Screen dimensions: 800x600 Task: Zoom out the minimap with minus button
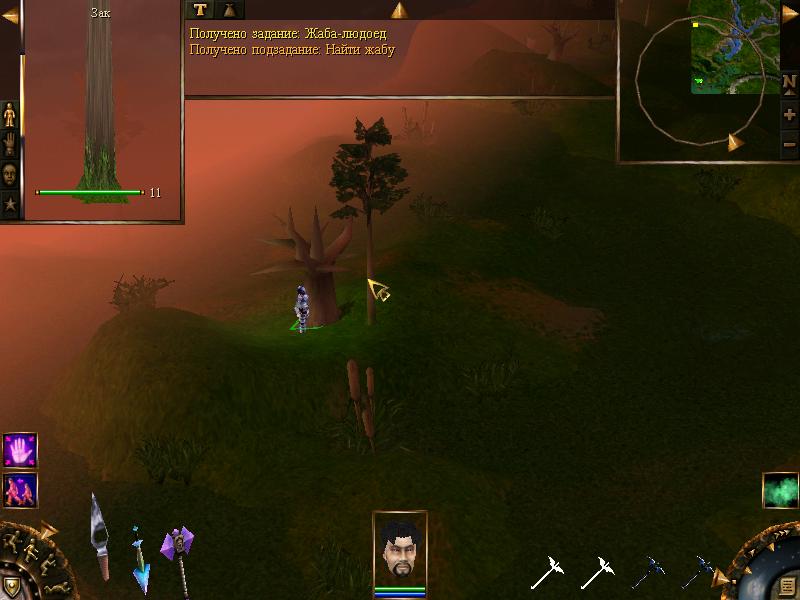(x=789, y=144)
